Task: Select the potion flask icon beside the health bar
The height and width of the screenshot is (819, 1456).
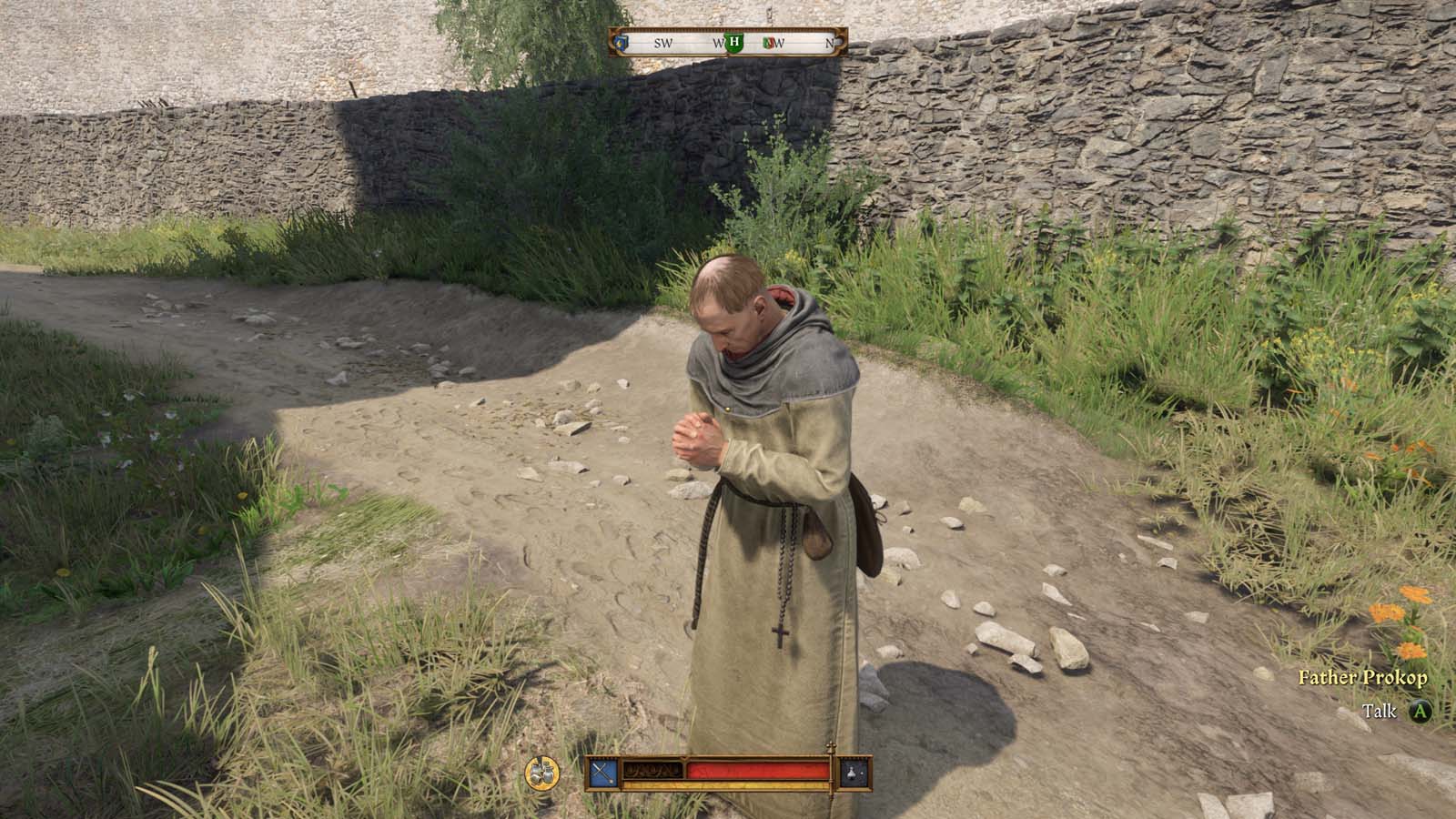Action: (851, 771)
